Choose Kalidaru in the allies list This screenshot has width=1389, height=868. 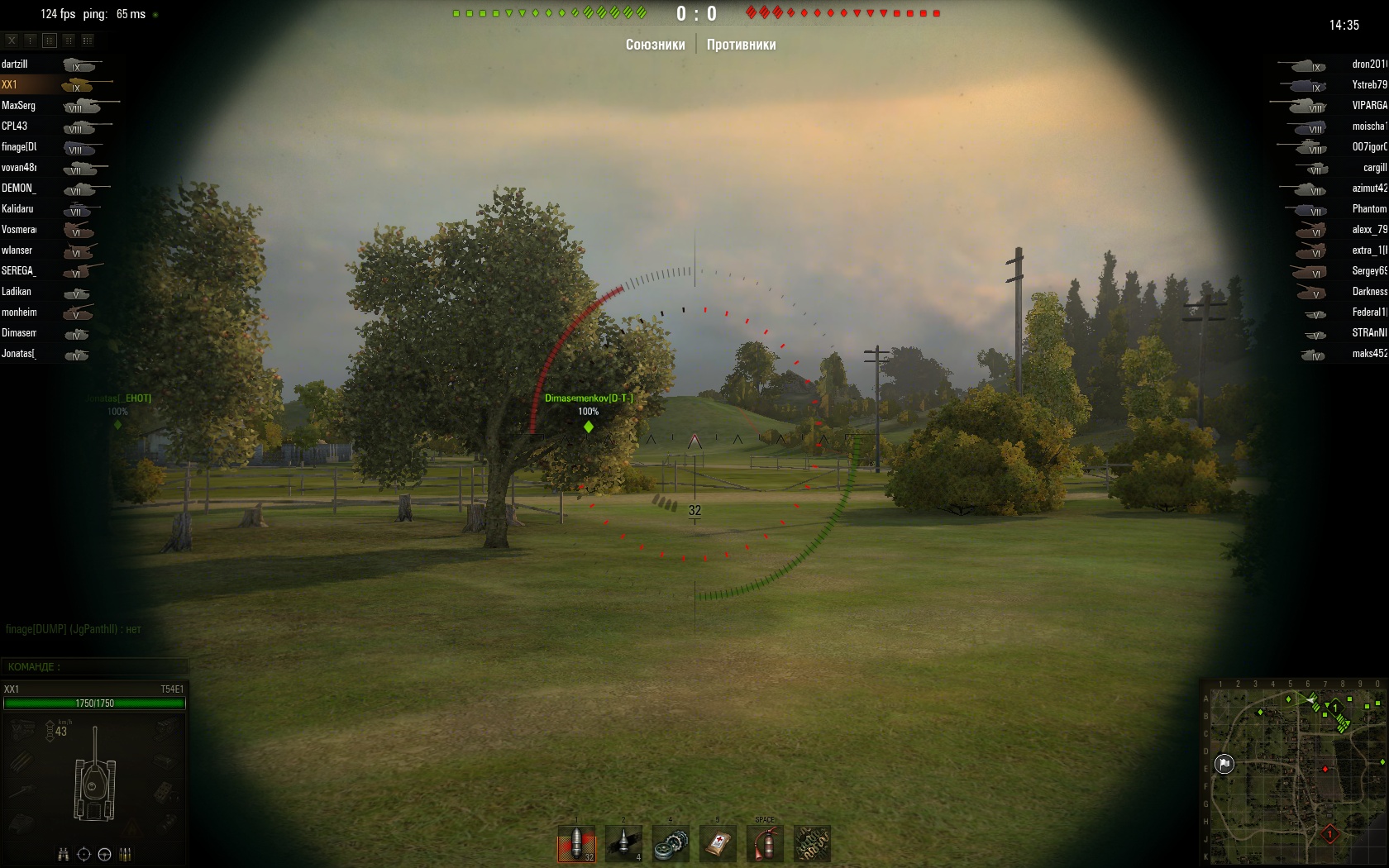[x=17, y=209]
